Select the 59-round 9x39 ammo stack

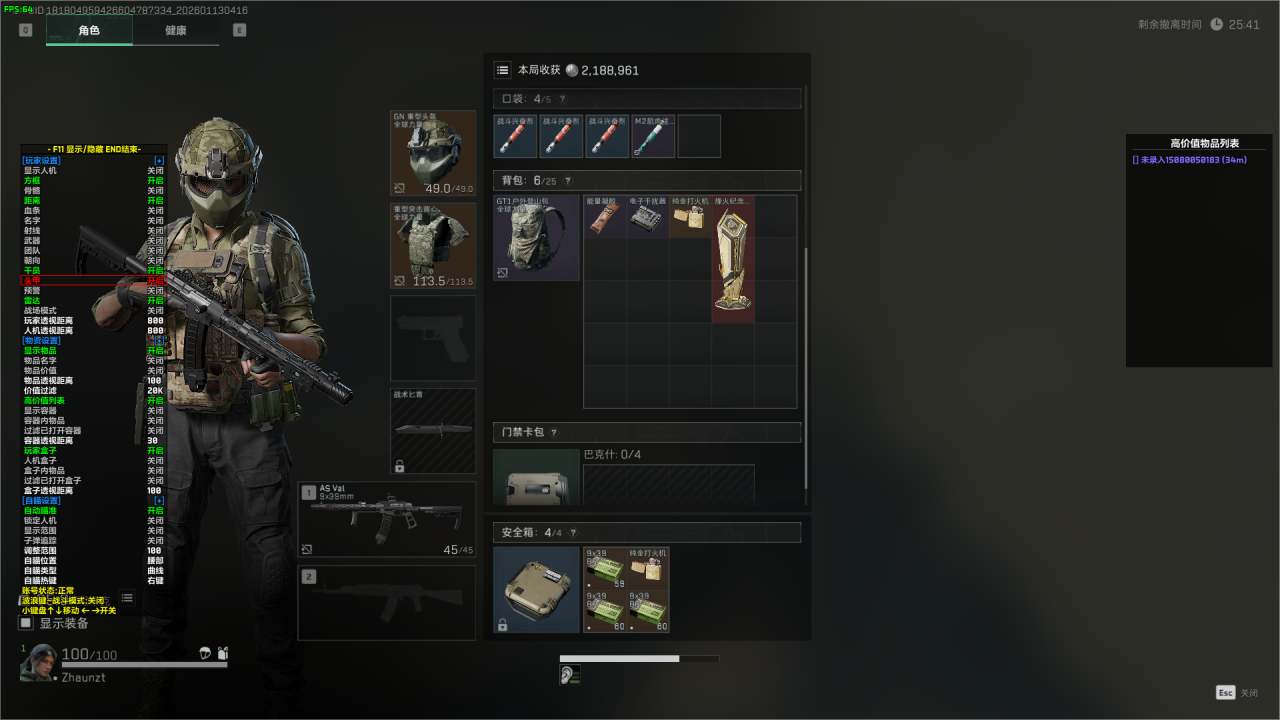[605, 568]
